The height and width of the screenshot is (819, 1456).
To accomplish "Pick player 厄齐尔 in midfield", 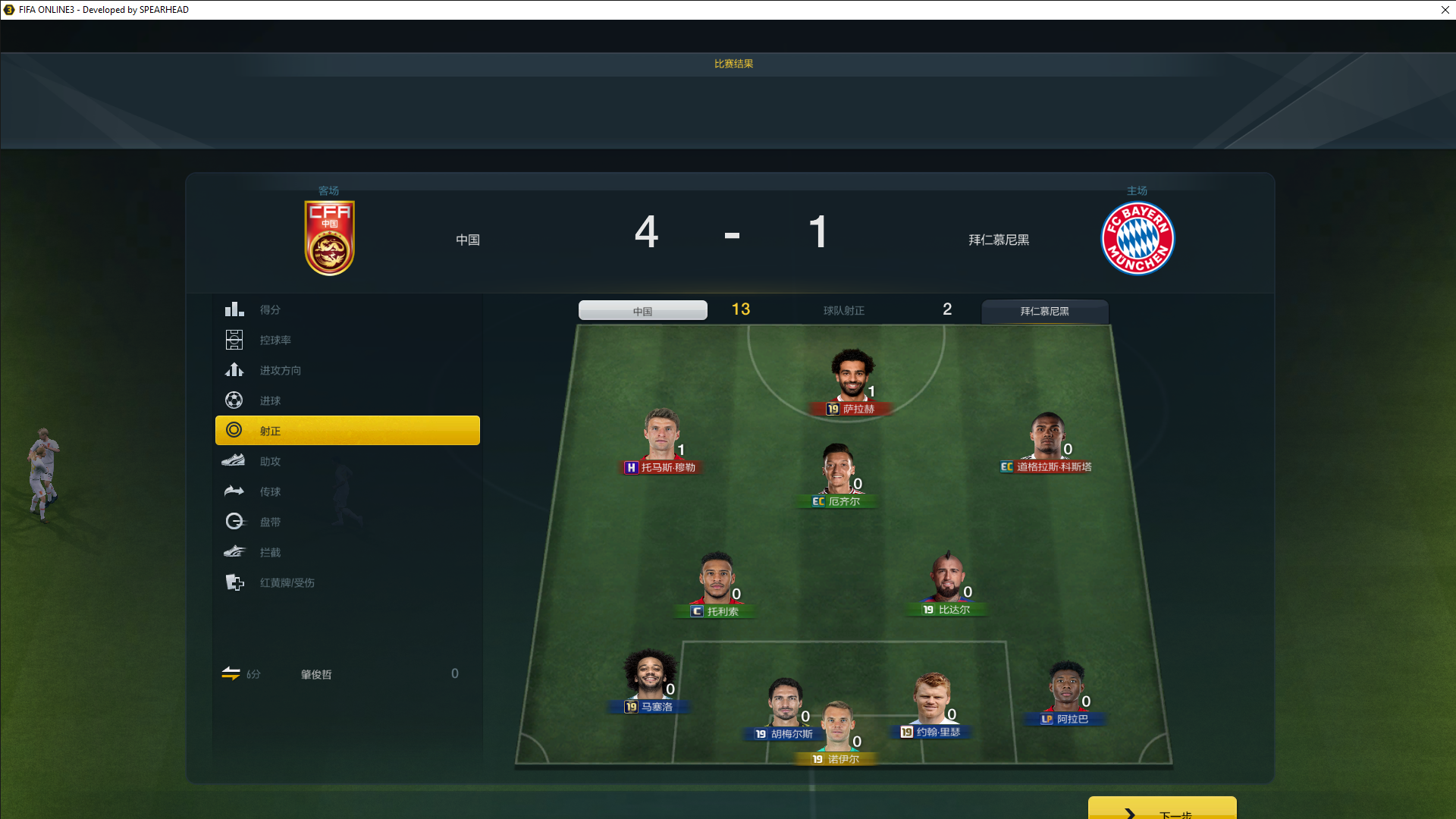I will click(838, 472).
